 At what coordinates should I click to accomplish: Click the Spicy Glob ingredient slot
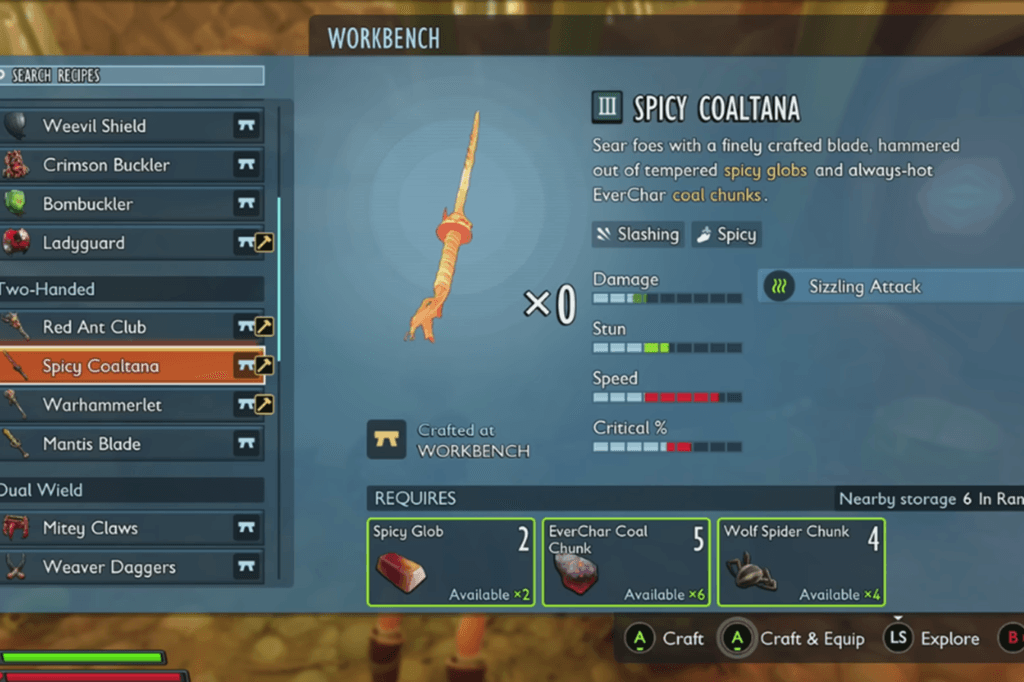tap(452, 562)
